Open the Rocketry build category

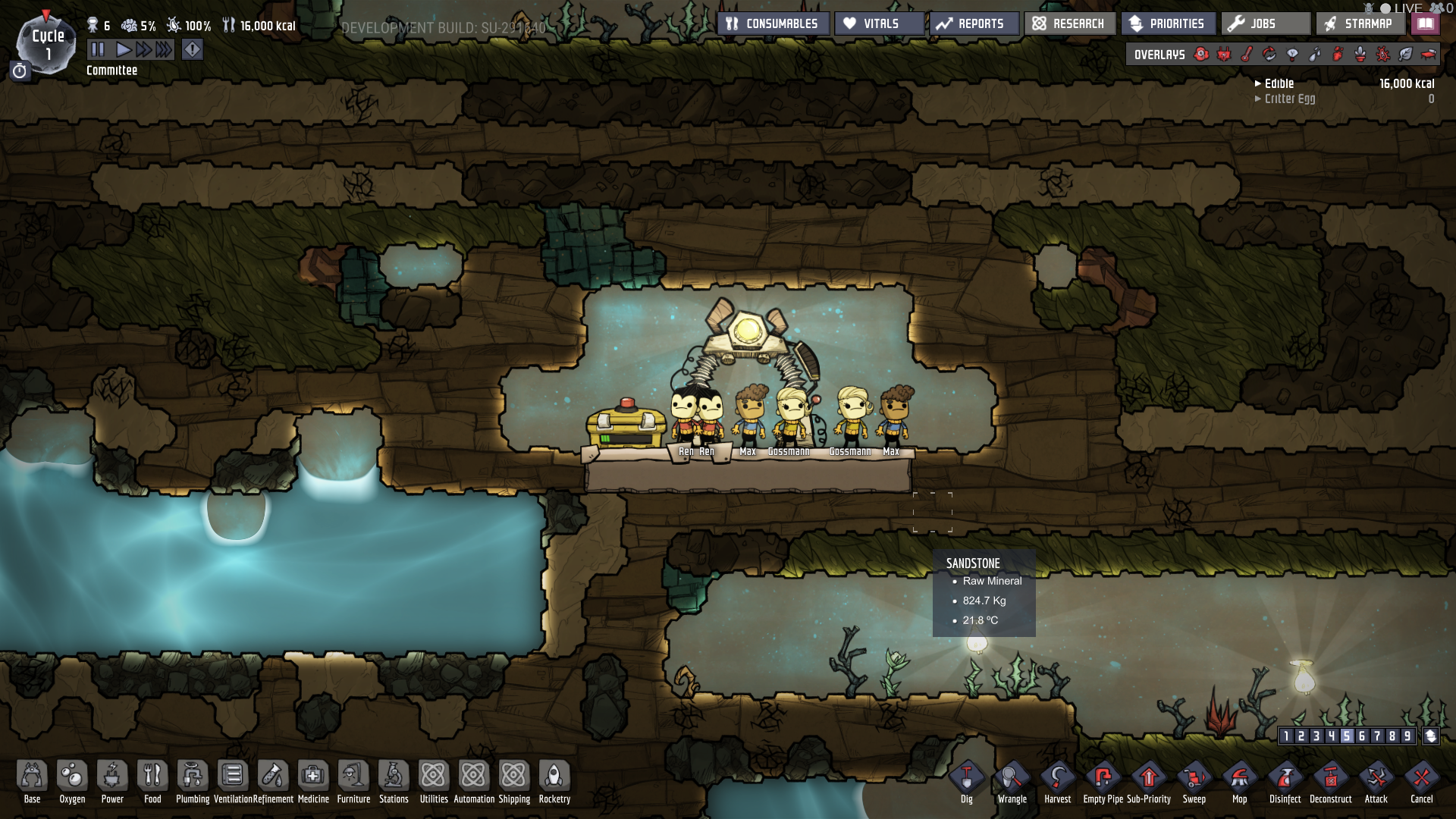click(x=554, y=781)
